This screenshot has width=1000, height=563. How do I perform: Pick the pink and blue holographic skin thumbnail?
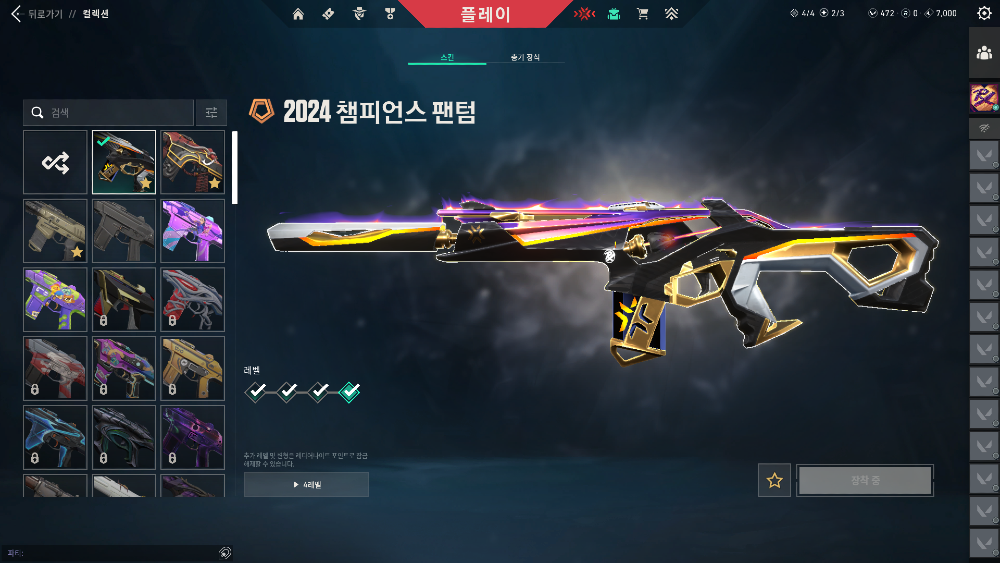click(193, 230)
